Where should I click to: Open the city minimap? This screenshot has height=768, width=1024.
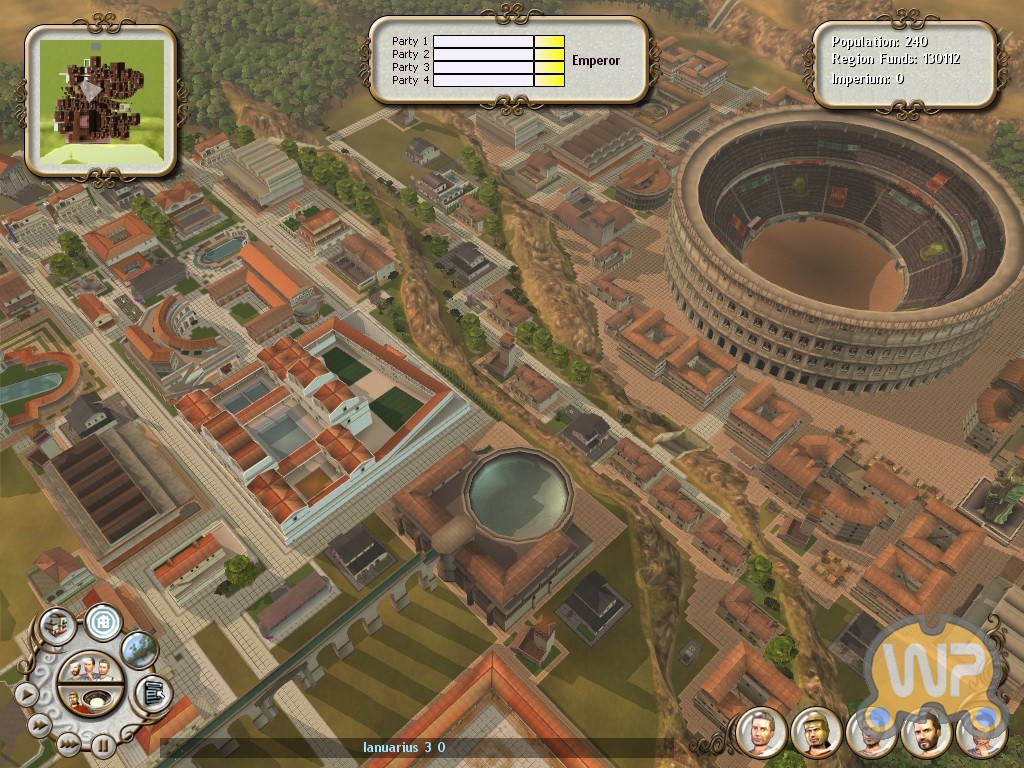tap(101, 98)
